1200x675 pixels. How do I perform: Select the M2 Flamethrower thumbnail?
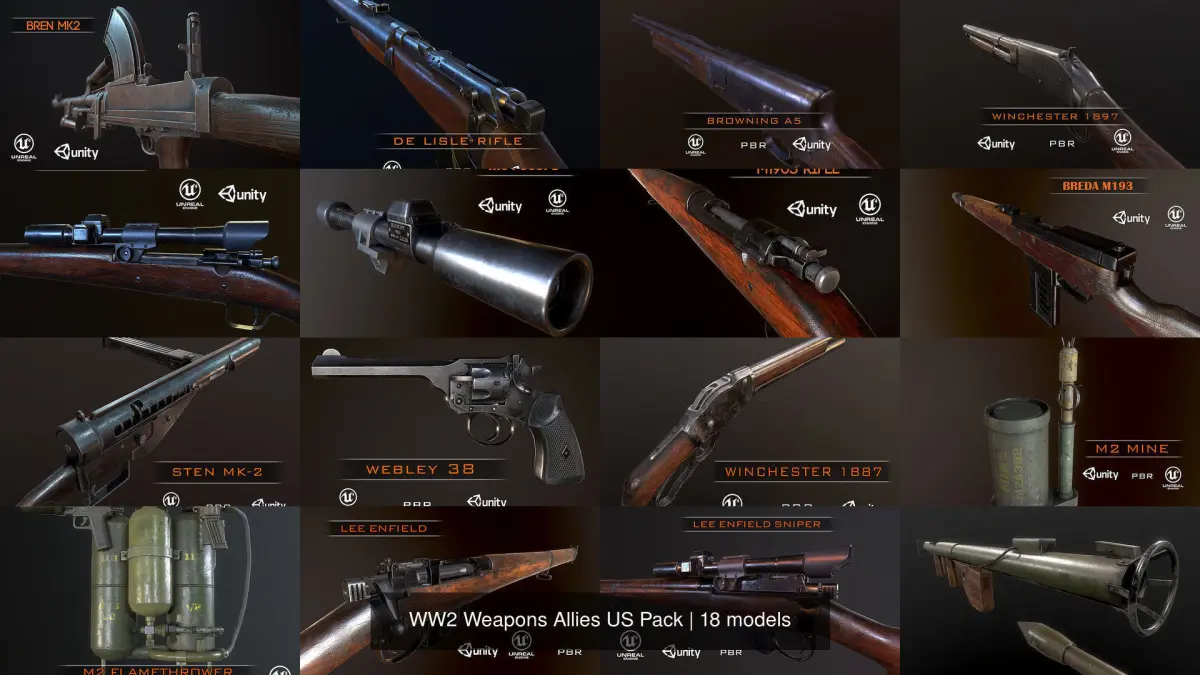(x=150, y=590)
